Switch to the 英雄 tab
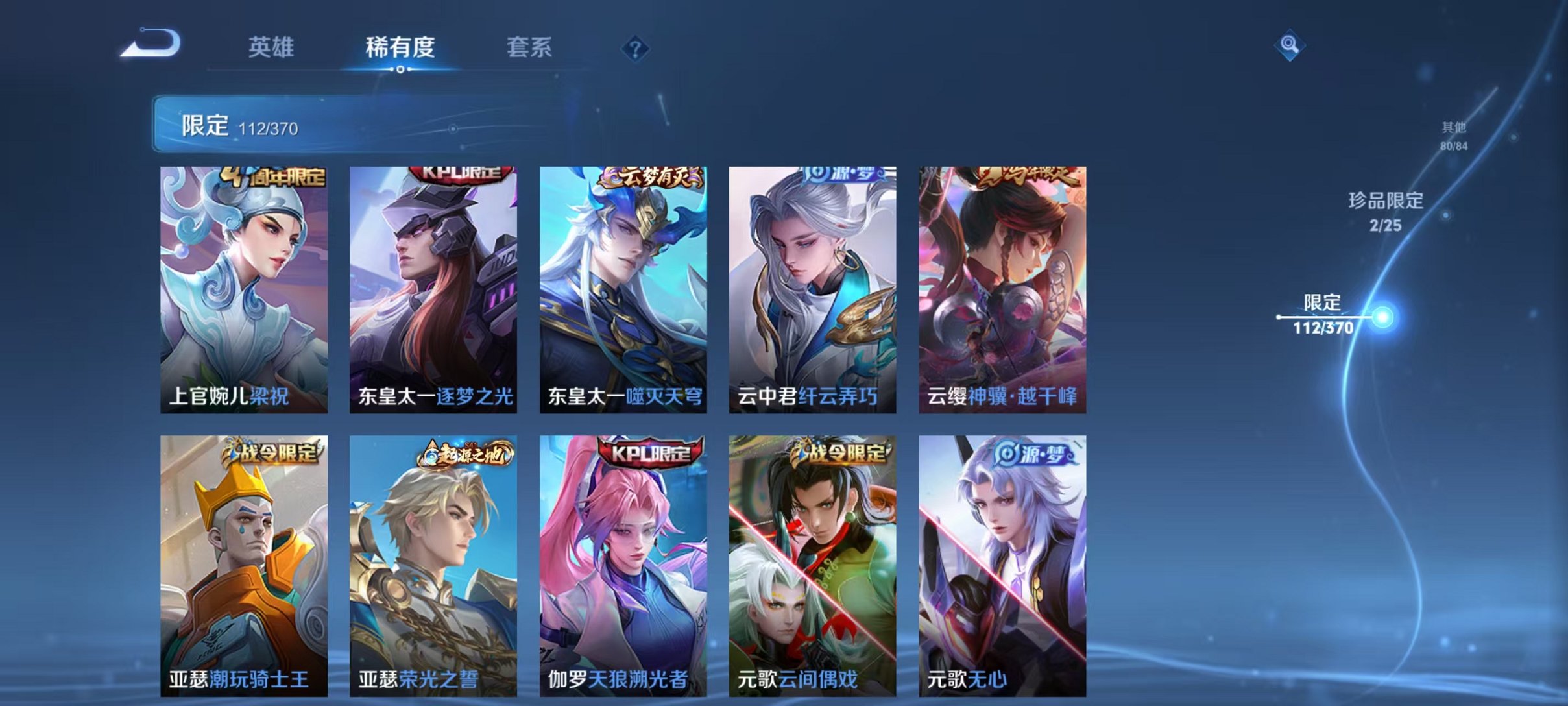This screenshot has width=1568, height=706. tap(272, 47)
